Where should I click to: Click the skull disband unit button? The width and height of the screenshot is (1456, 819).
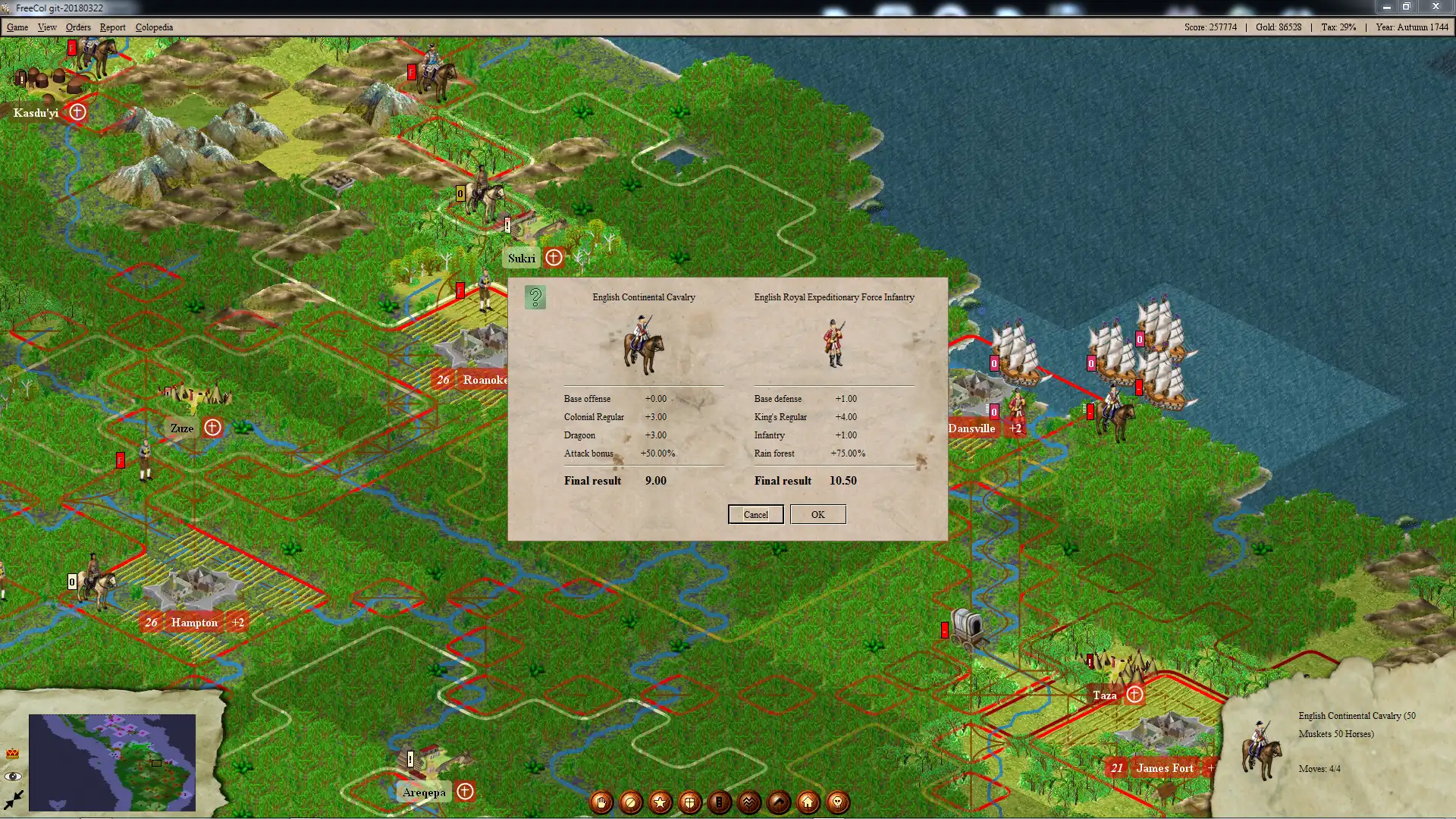point(838,802)
